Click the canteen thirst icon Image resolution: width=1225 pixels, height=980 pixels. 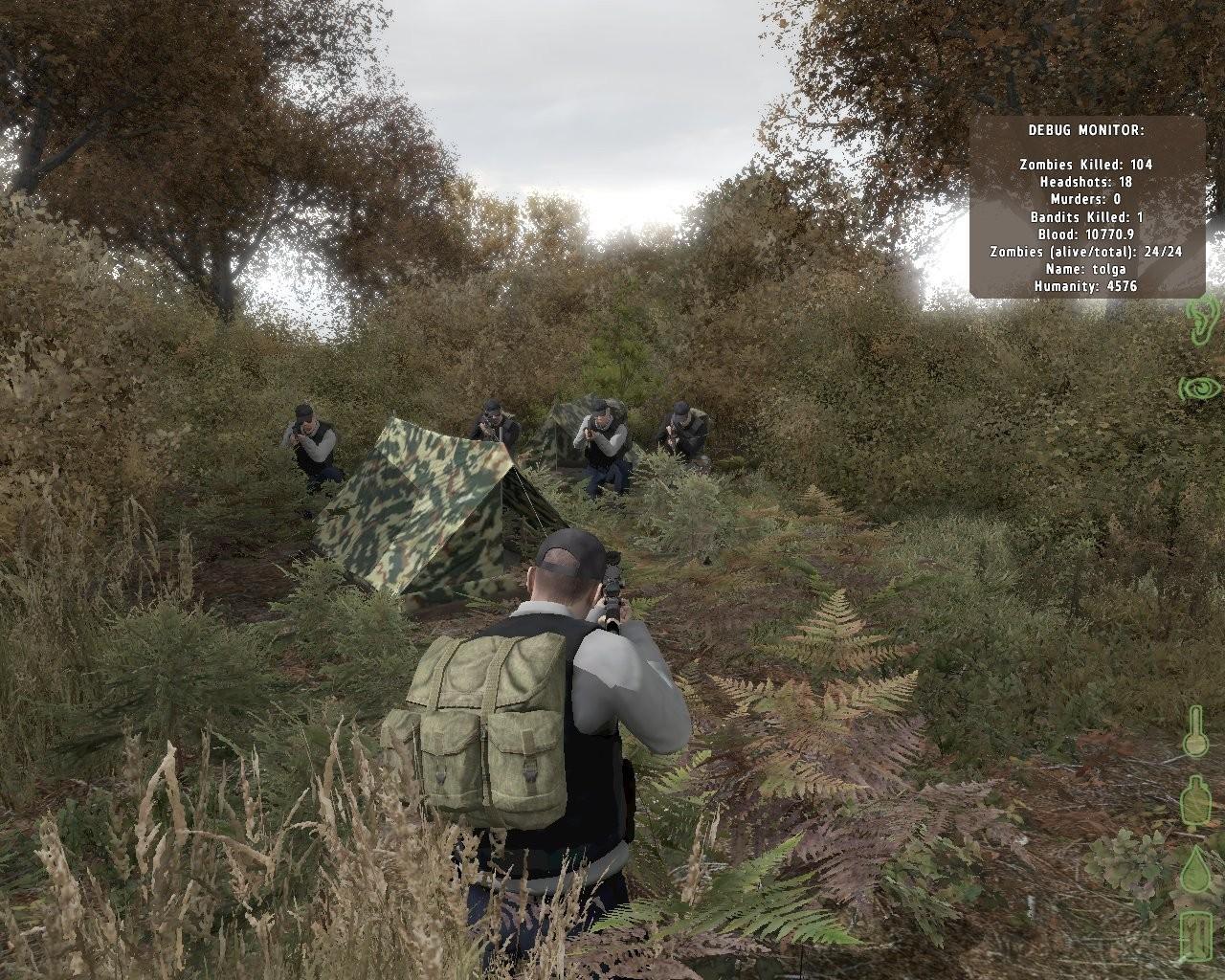[x=1195, y=800]
